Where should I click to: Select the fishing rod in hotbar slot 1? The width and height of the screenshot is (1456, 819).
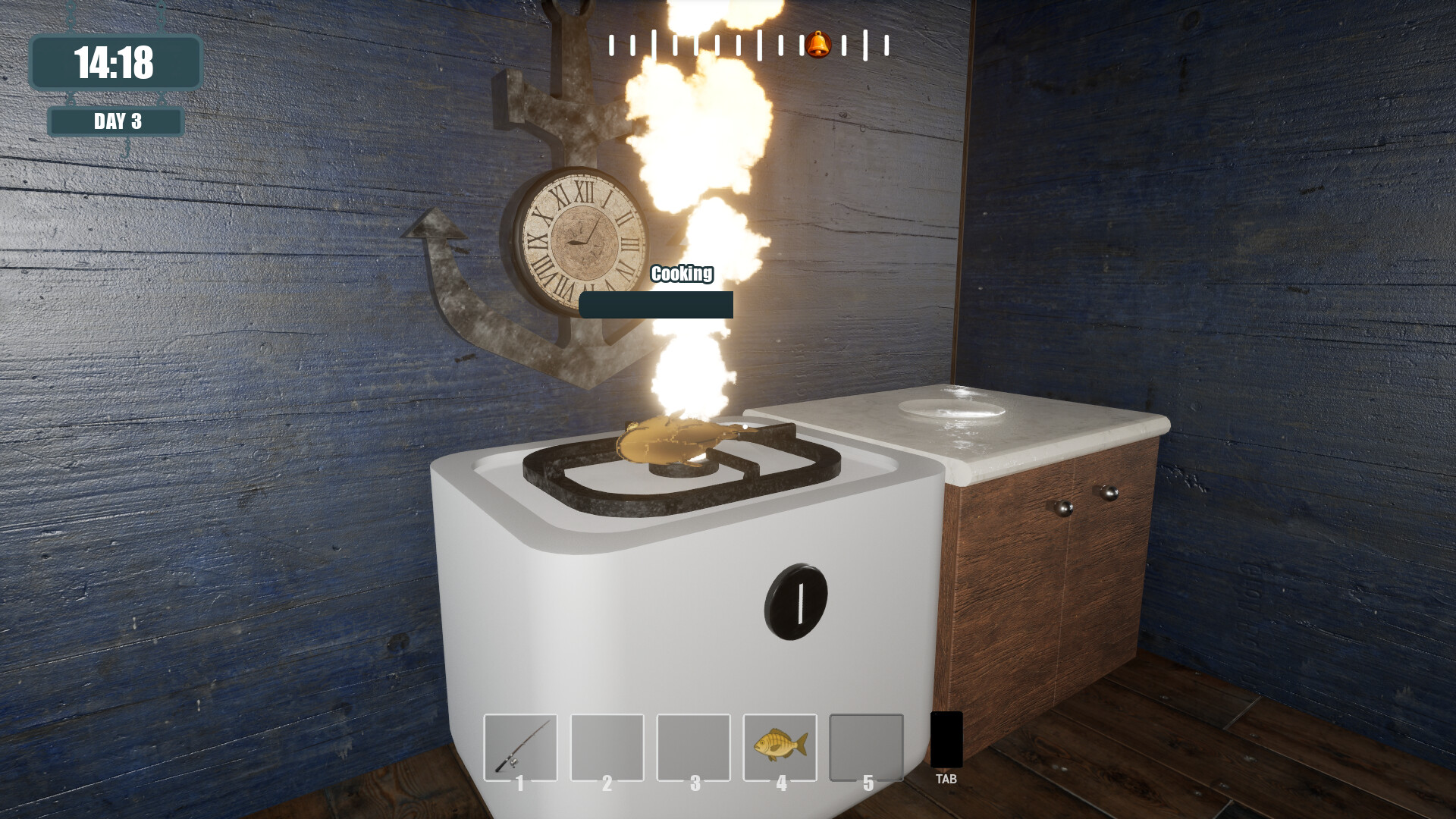519,747
